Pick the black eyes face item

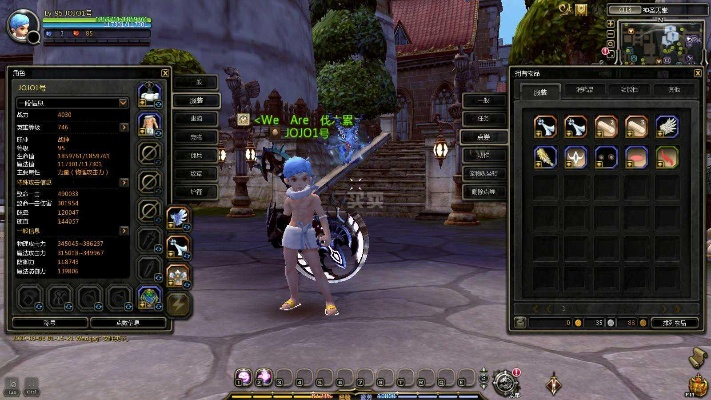[606, 157]
